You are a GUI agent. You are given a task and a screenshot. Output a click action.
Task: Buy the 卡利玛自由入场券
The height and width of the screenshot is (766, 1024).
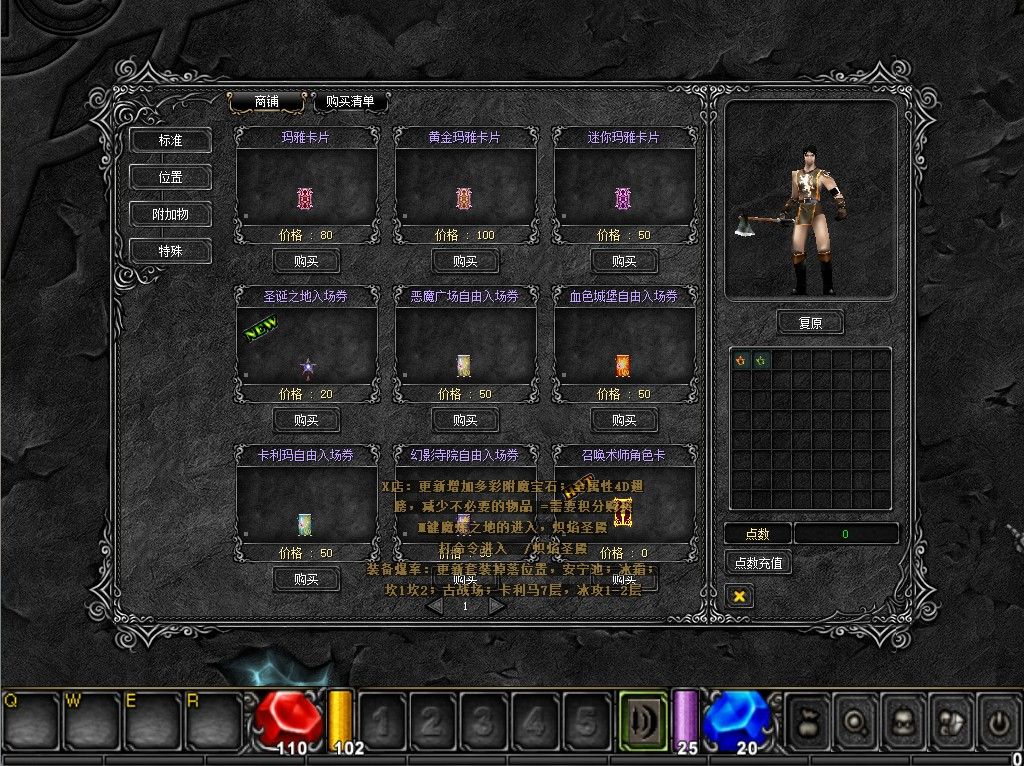point(306,579)
